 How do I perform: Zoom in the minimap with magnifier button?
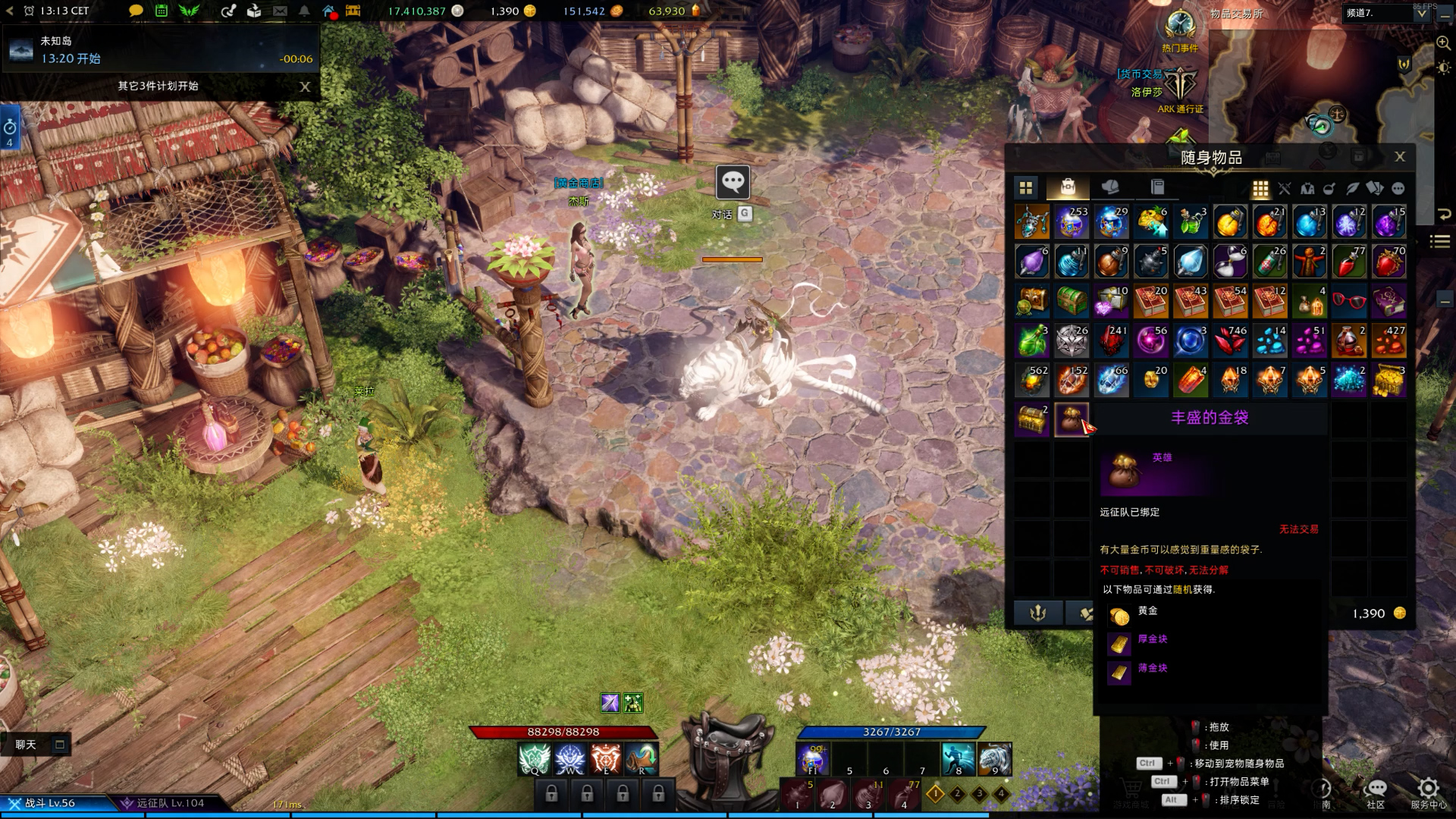(x=1443, y=43)
